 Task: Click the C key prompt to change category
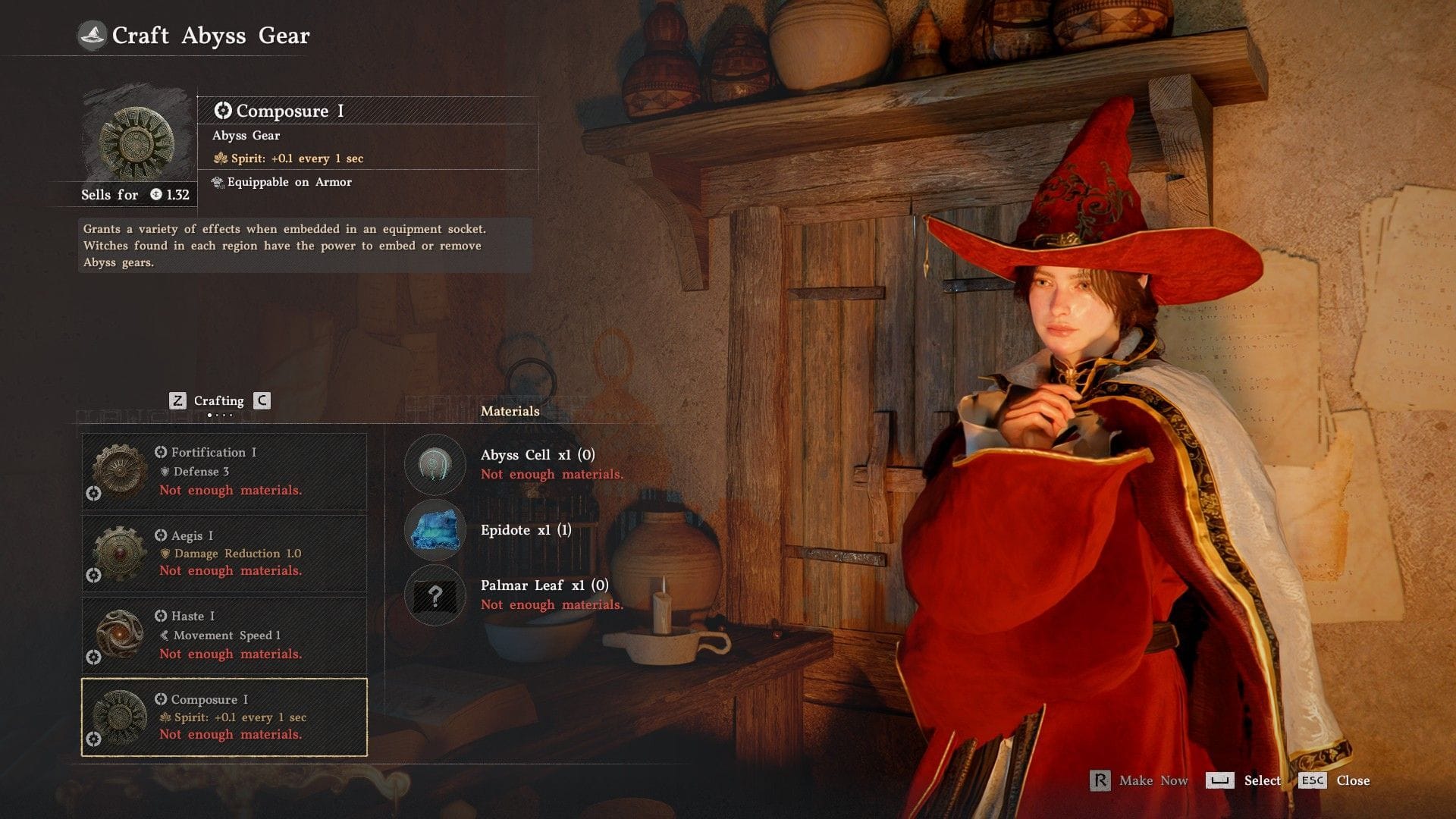click(260, 400)
